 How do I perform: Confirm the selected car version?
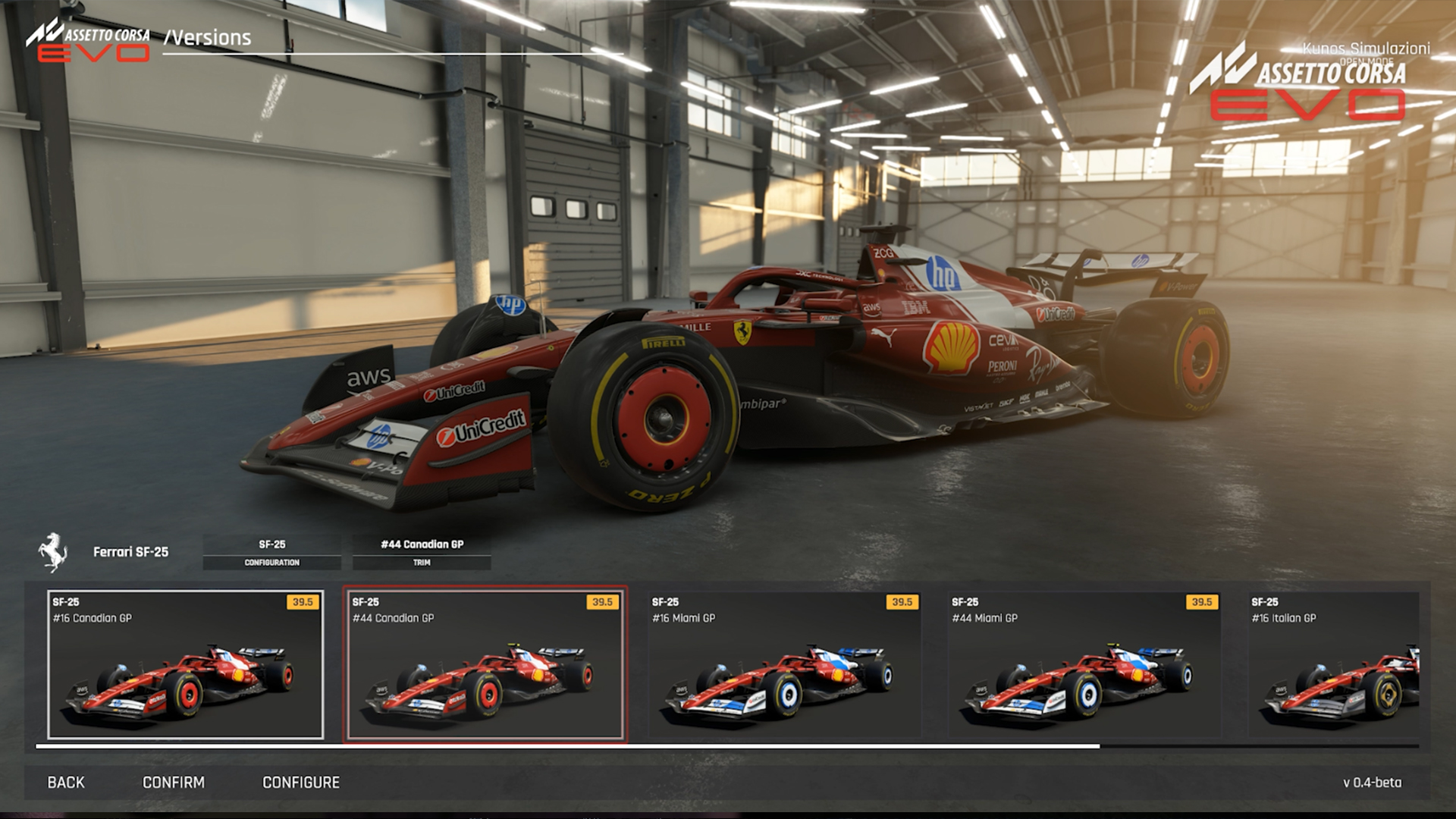(174, 782)
